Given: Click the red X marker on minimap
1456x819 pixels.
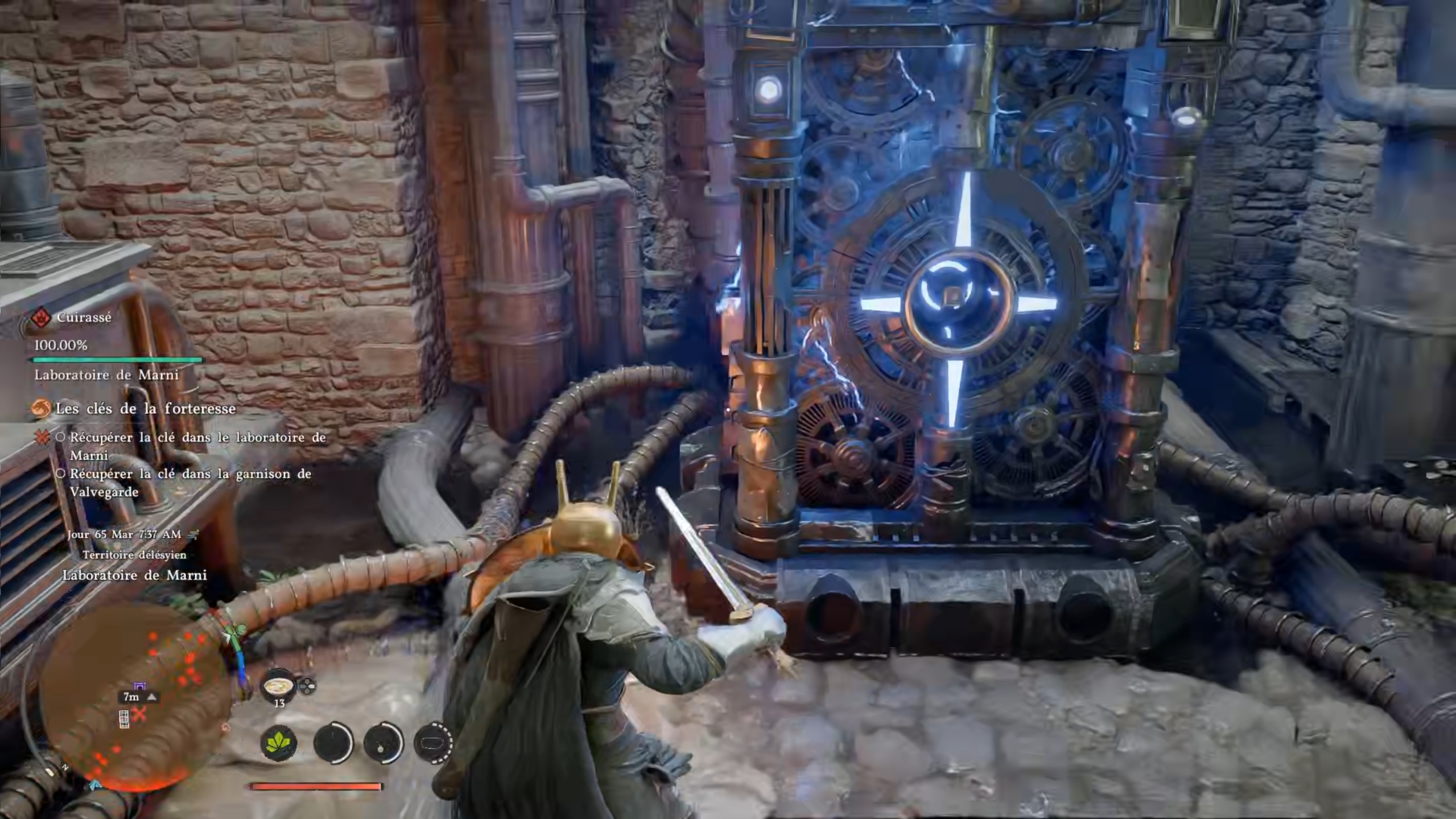Looking at the screenshot, I should pos(140,714).
